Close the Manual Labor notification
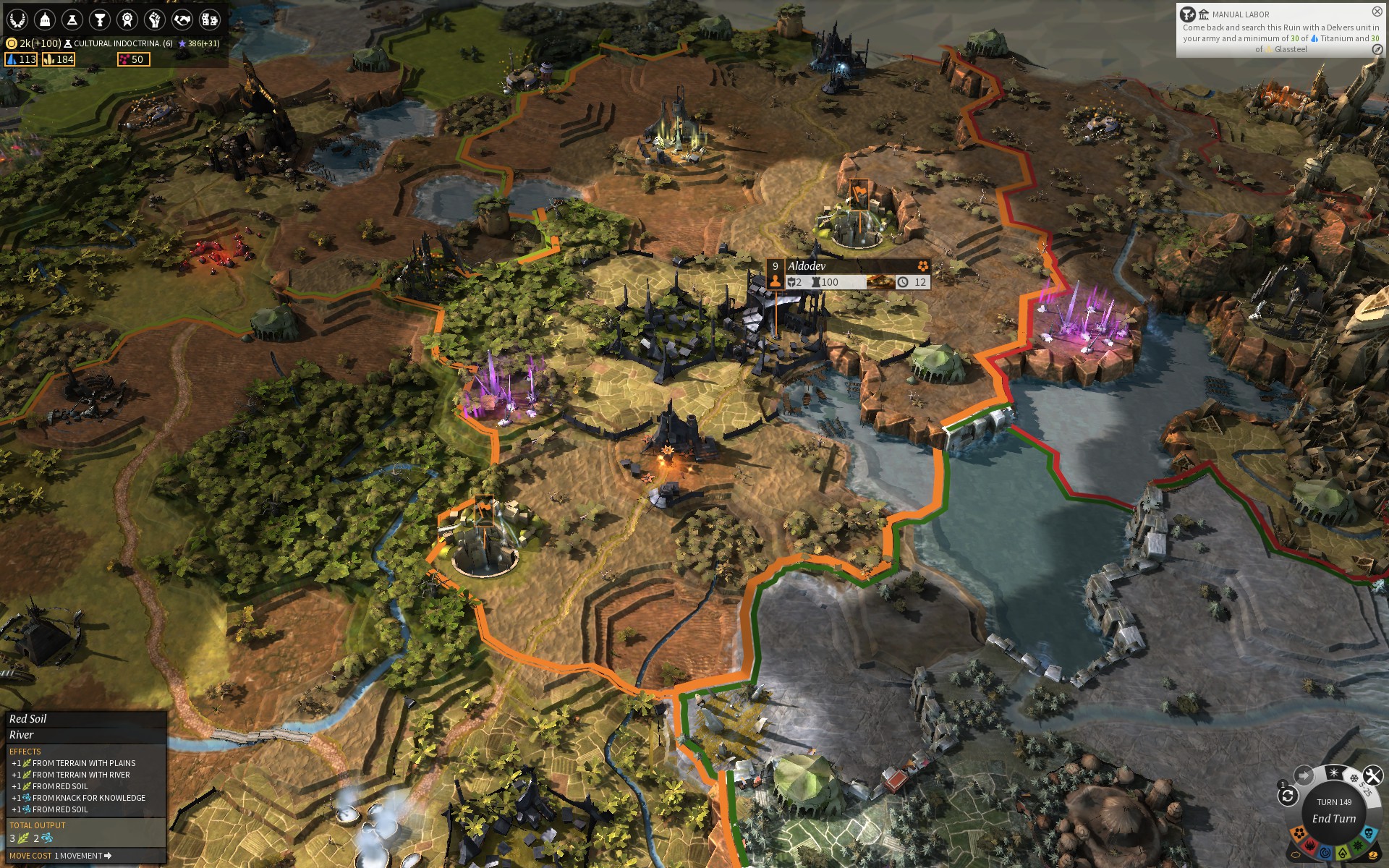This screenshot has width=1389, height=868. (1377, 12)
